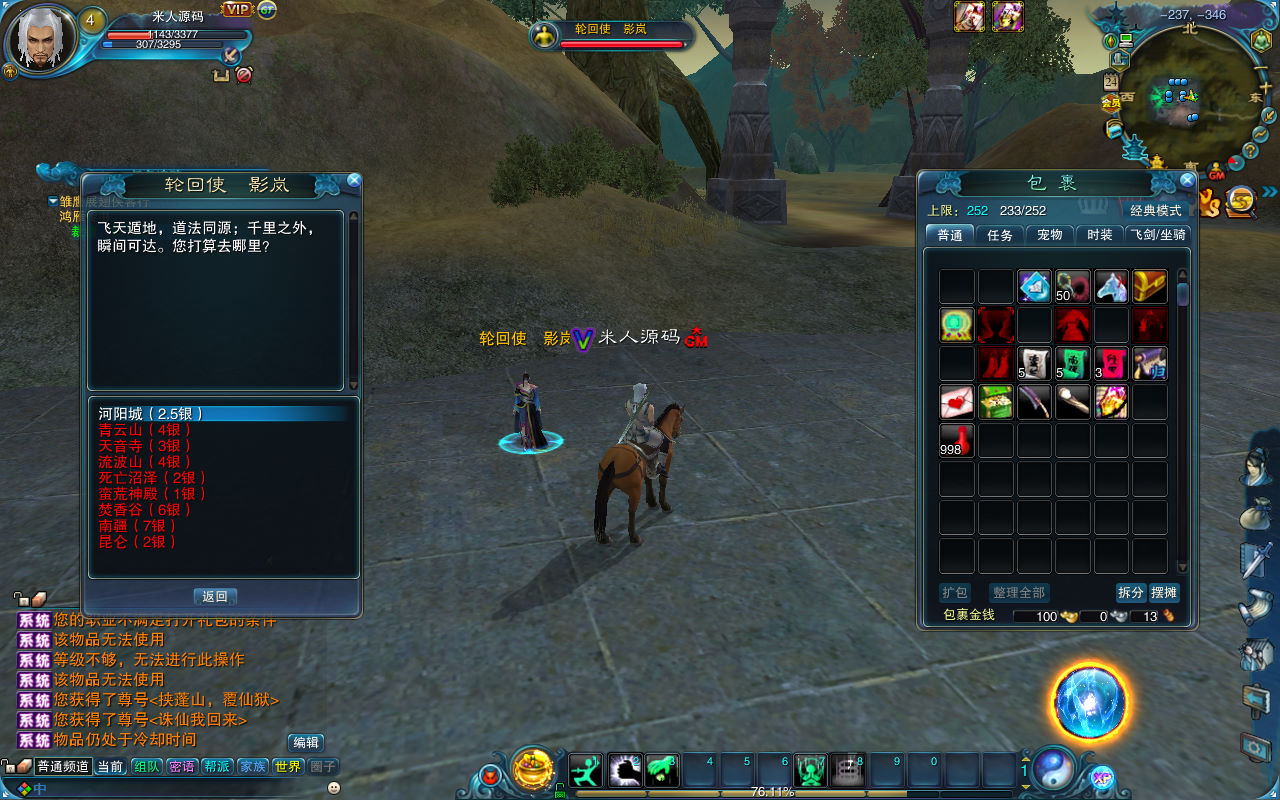Use the red potion stack of 998
This screenshot has height=800, width=1280.
tap(957, 441)
